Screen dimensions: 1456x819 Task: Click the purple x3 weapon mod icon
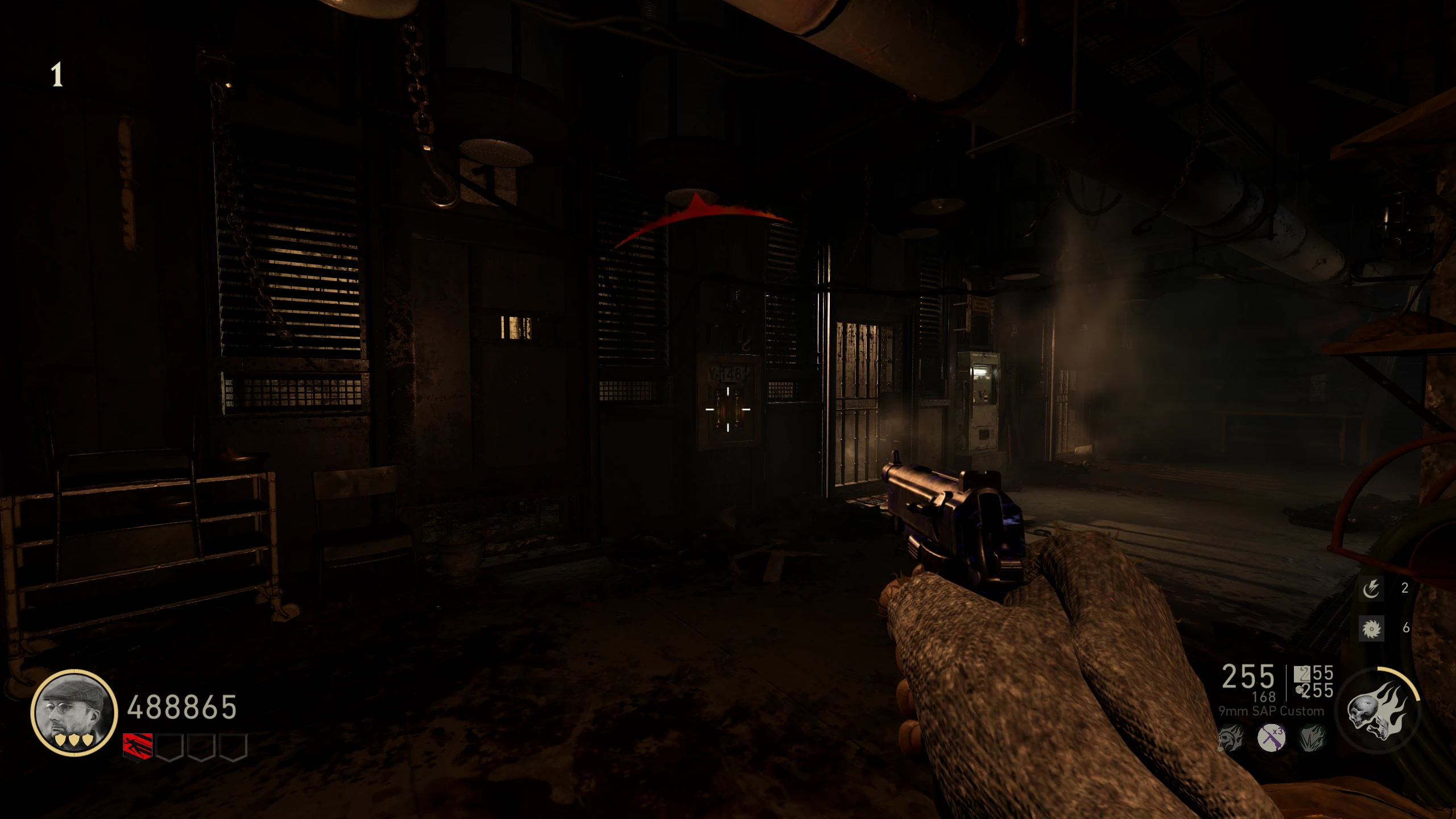pyautogui.click(x=1272, y=738)
